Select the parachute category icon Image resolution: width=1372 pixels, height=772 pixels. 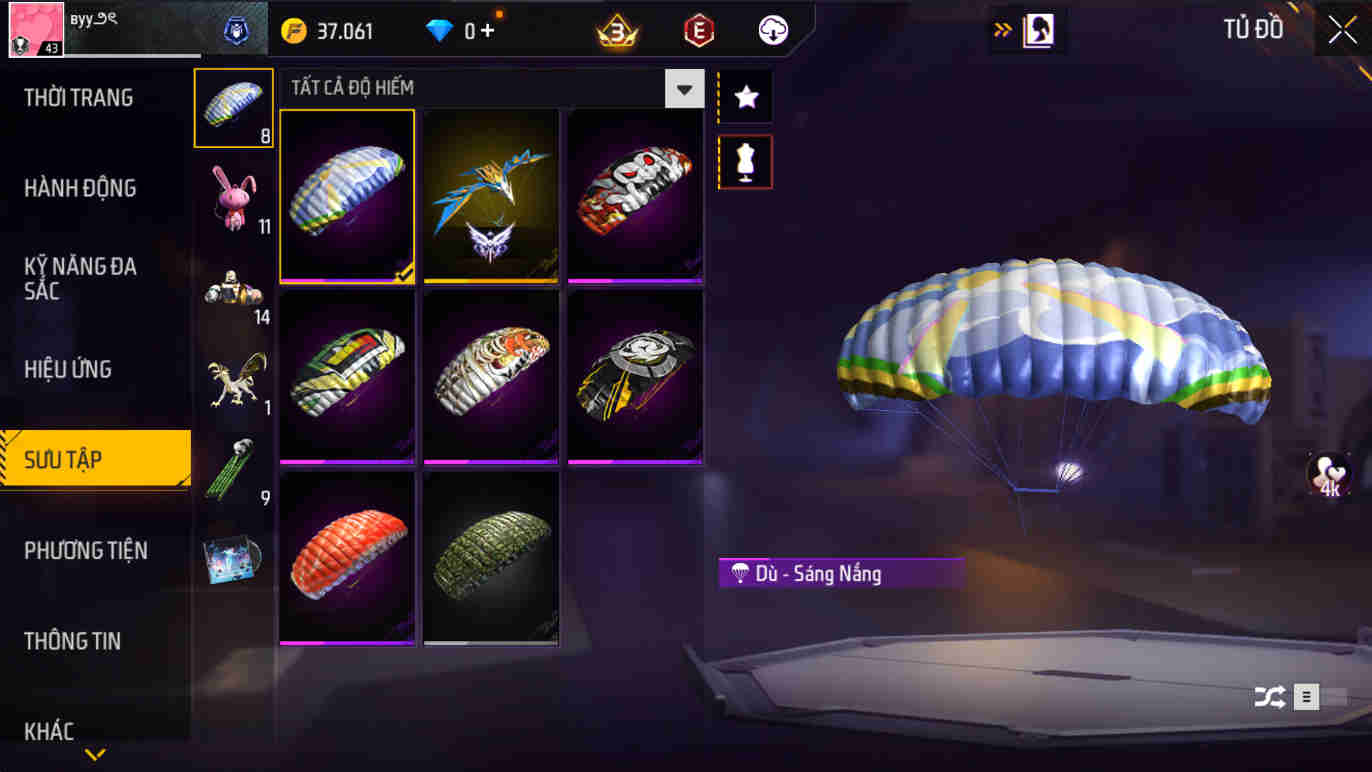pos(233,105)
